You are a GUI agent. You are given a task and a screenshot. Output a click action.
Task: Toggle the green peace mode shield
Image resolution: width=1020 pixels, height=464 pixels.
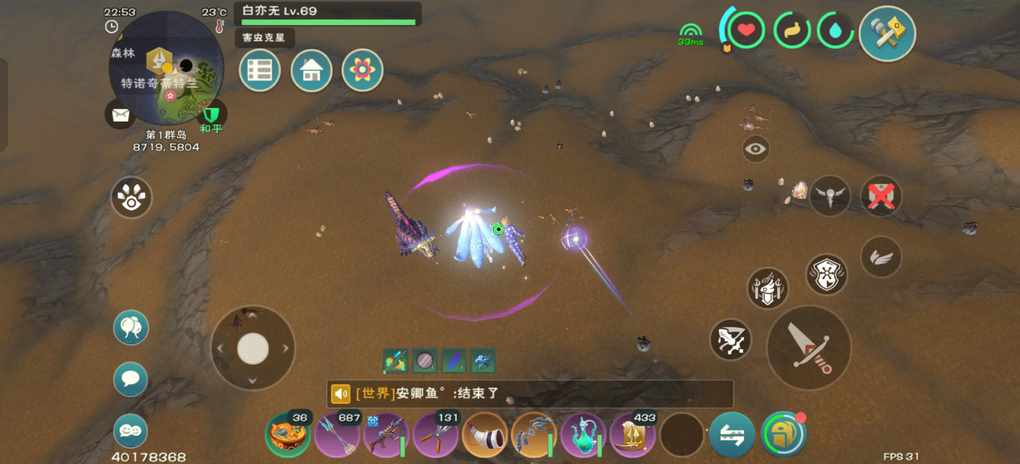211,114
